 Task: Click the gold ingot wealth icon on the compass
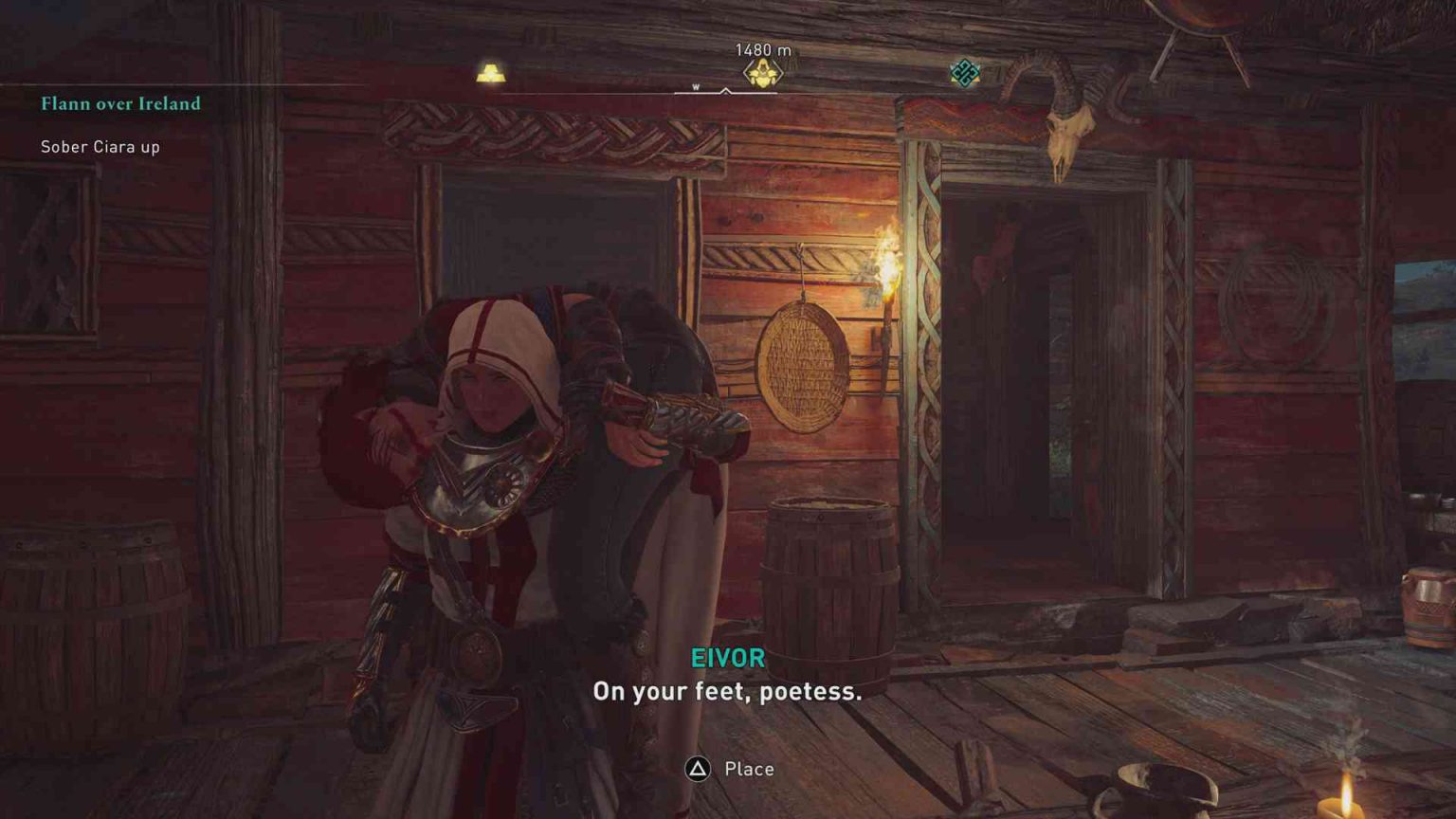(490, 73)
